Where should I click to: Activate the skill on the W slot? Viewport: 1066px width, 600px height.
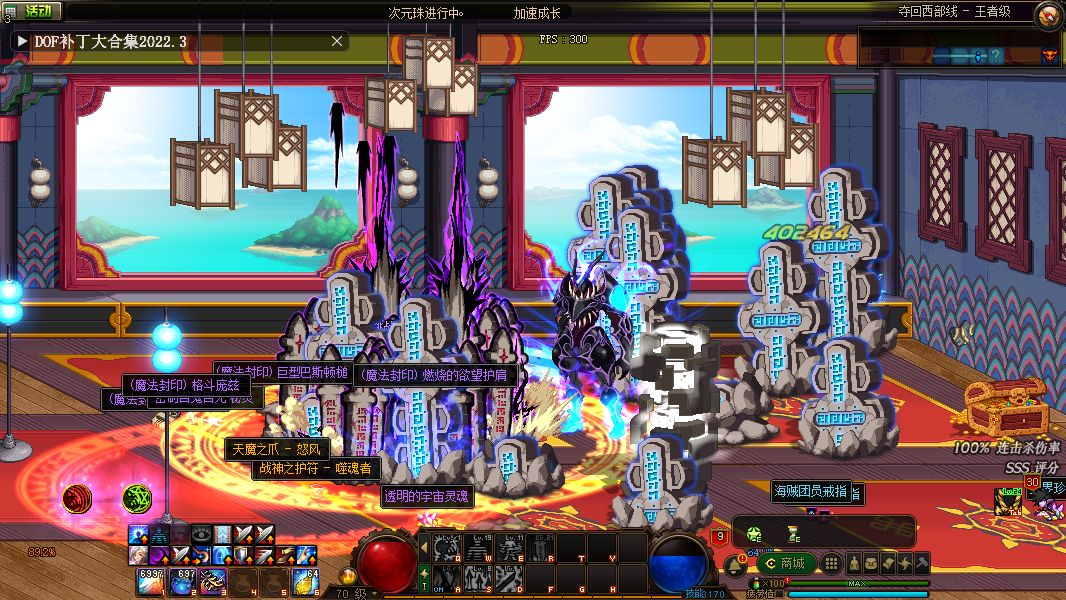(x=477, y=548)
